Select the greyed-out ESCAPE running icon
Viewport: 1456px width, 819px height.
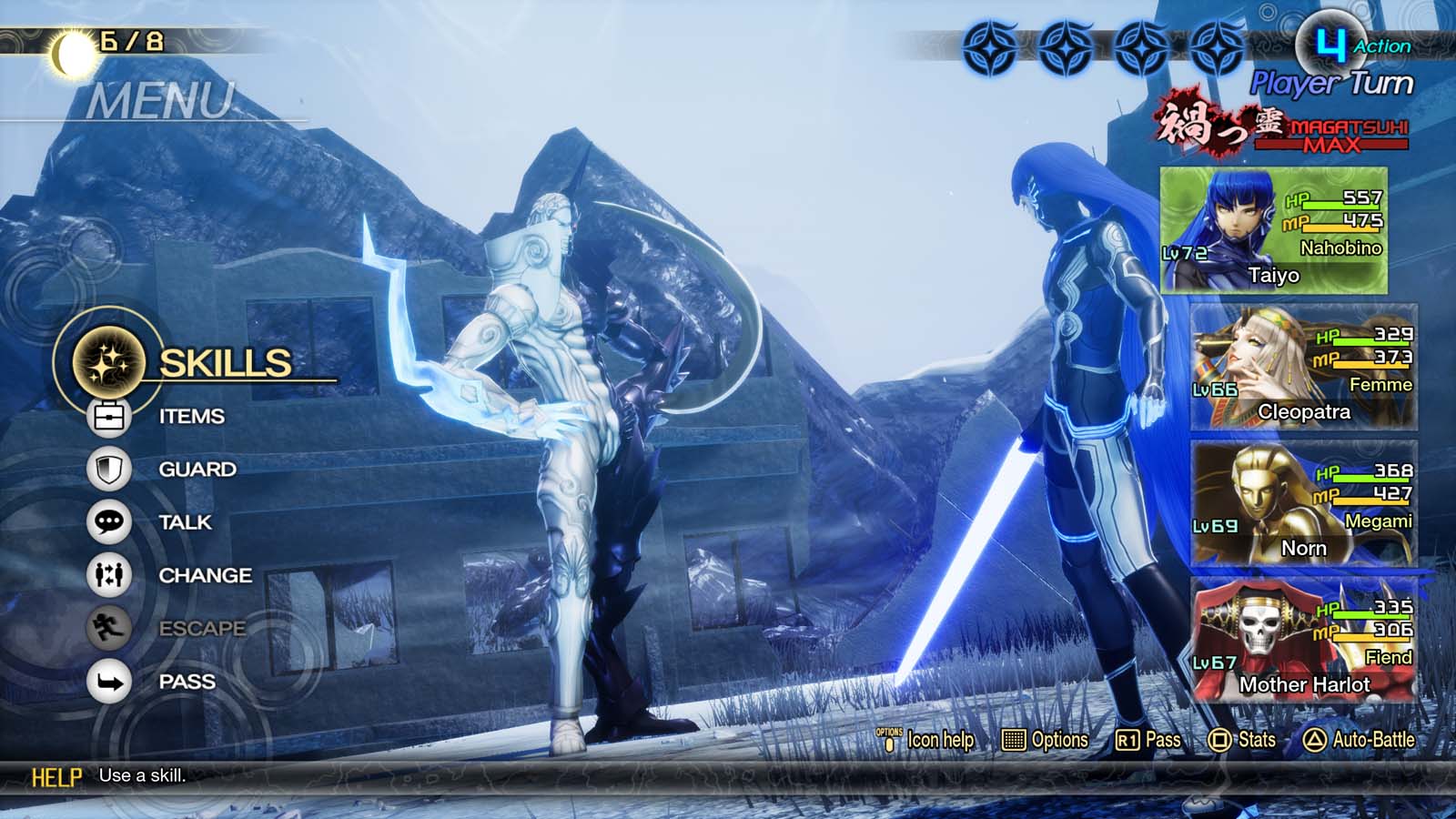109,628
